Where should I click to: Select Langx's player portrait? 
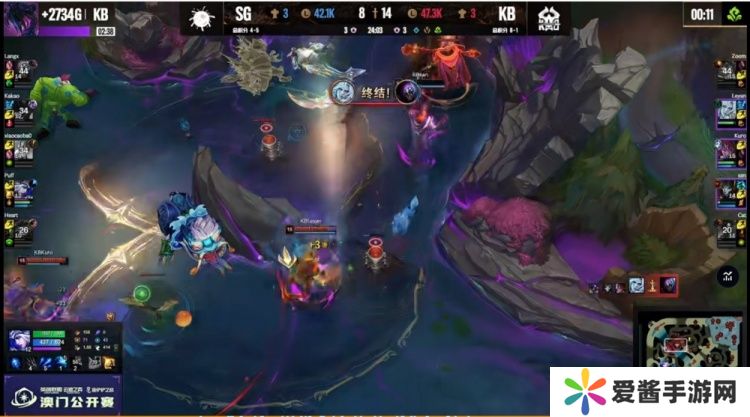22,72
